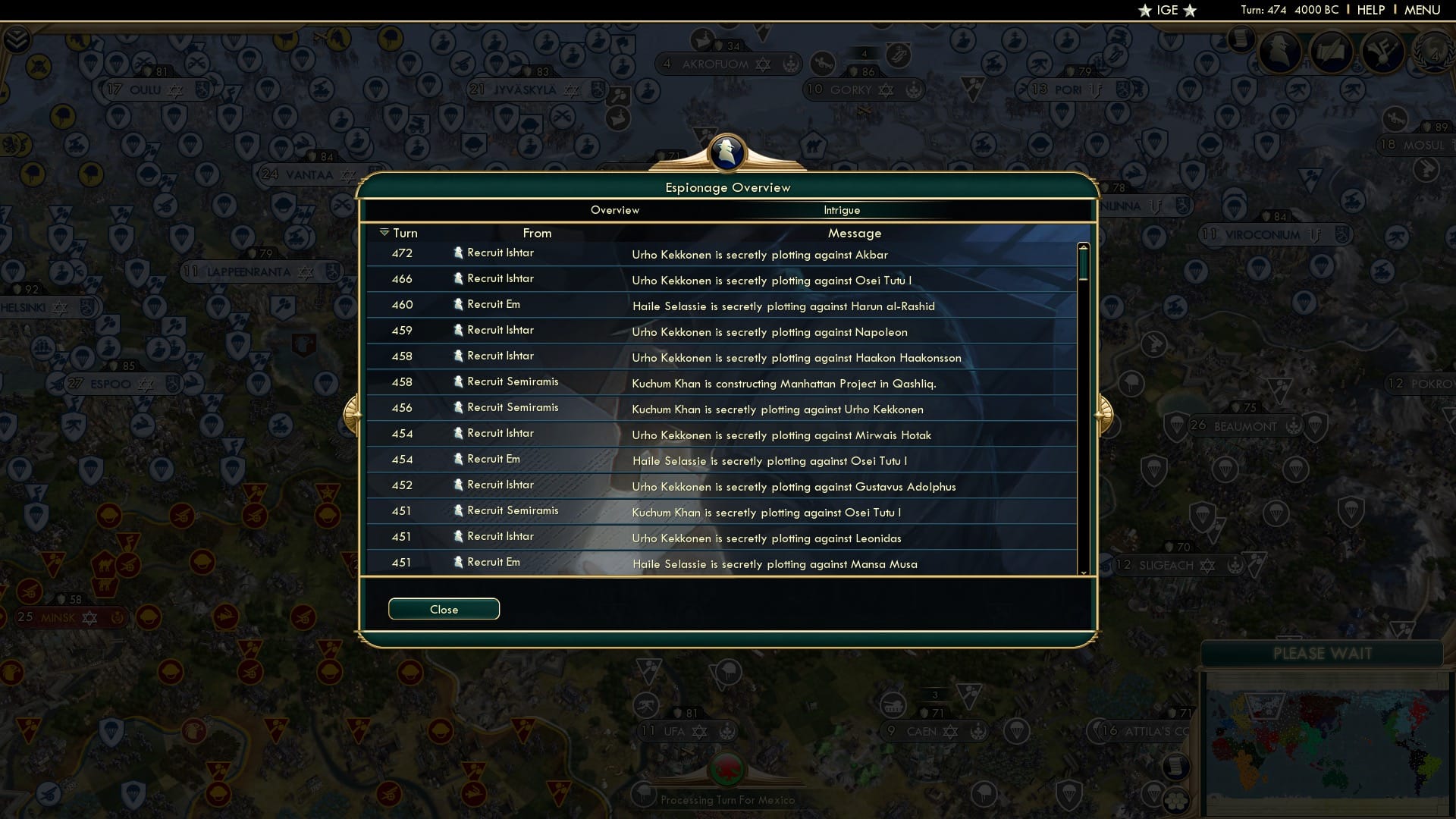Switch to the Overview tab
The width and height of the screenshot is (1456, 819).
coord(615,210)
